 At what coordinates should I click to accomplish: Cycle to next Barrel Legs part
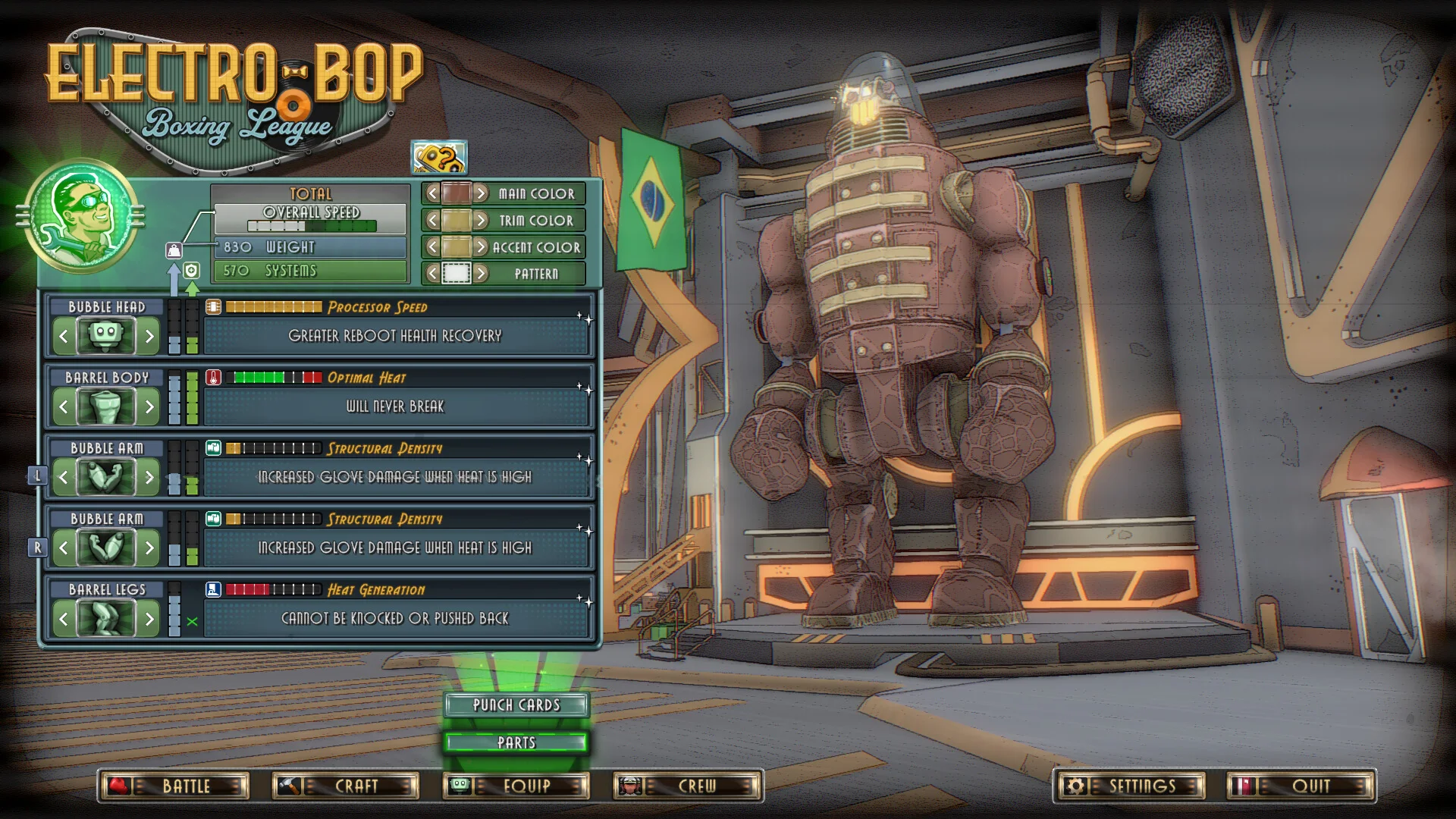149,619
